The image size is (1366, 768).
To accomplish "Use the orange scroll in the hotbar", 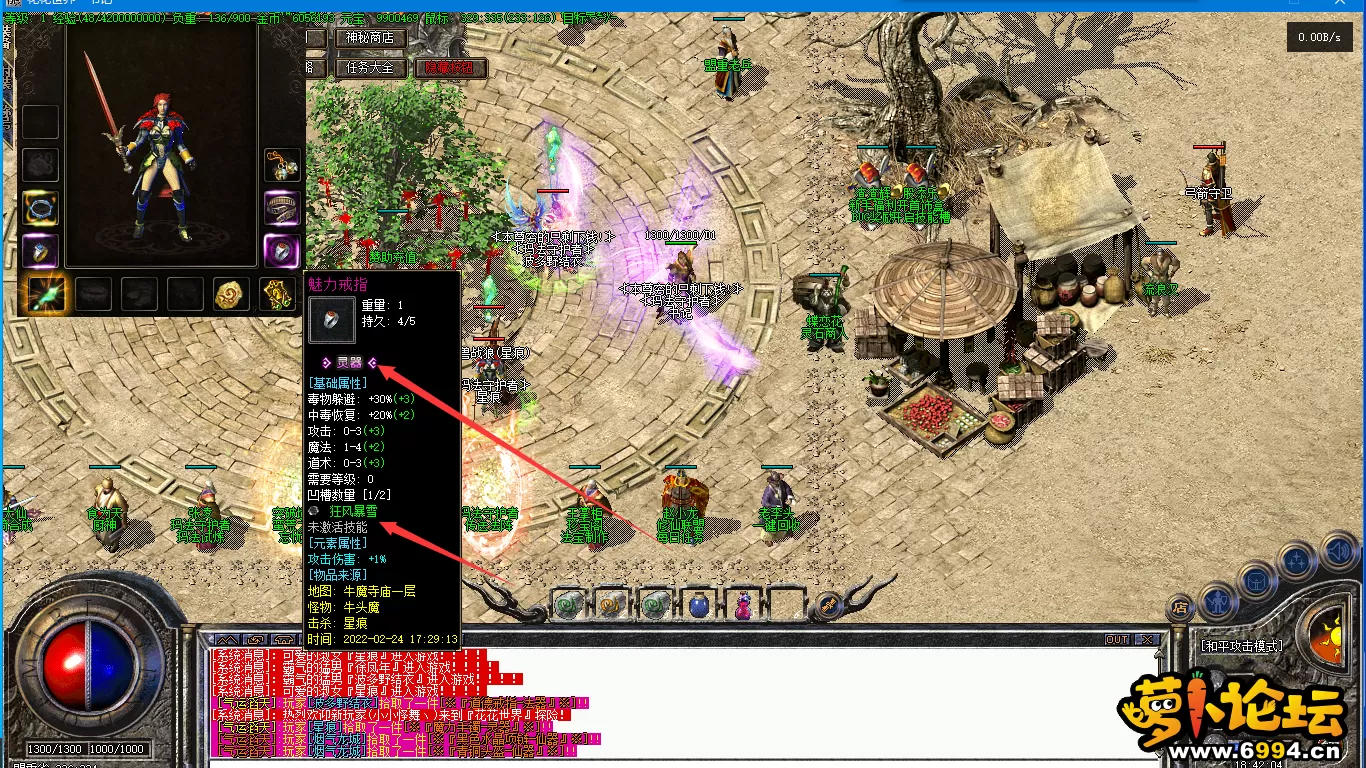I will [612, 604].
